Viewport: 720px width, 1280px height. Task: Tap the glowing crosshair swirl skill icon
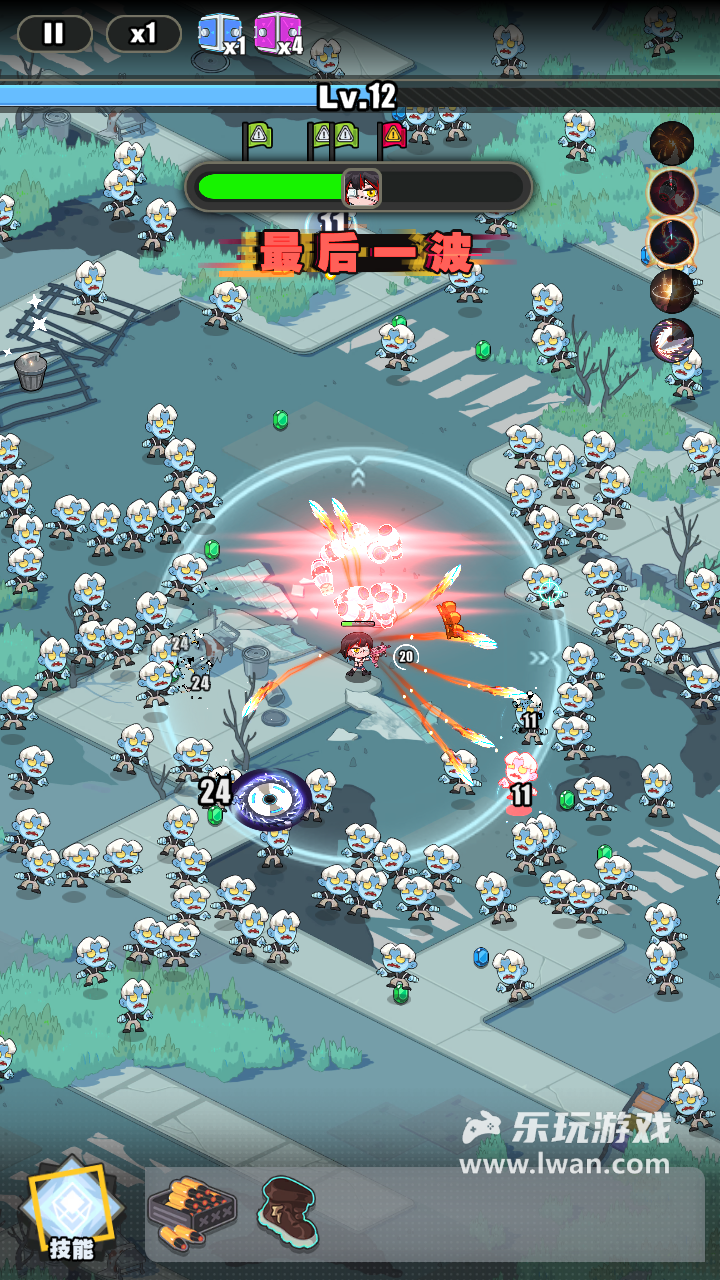click(672, 241)
